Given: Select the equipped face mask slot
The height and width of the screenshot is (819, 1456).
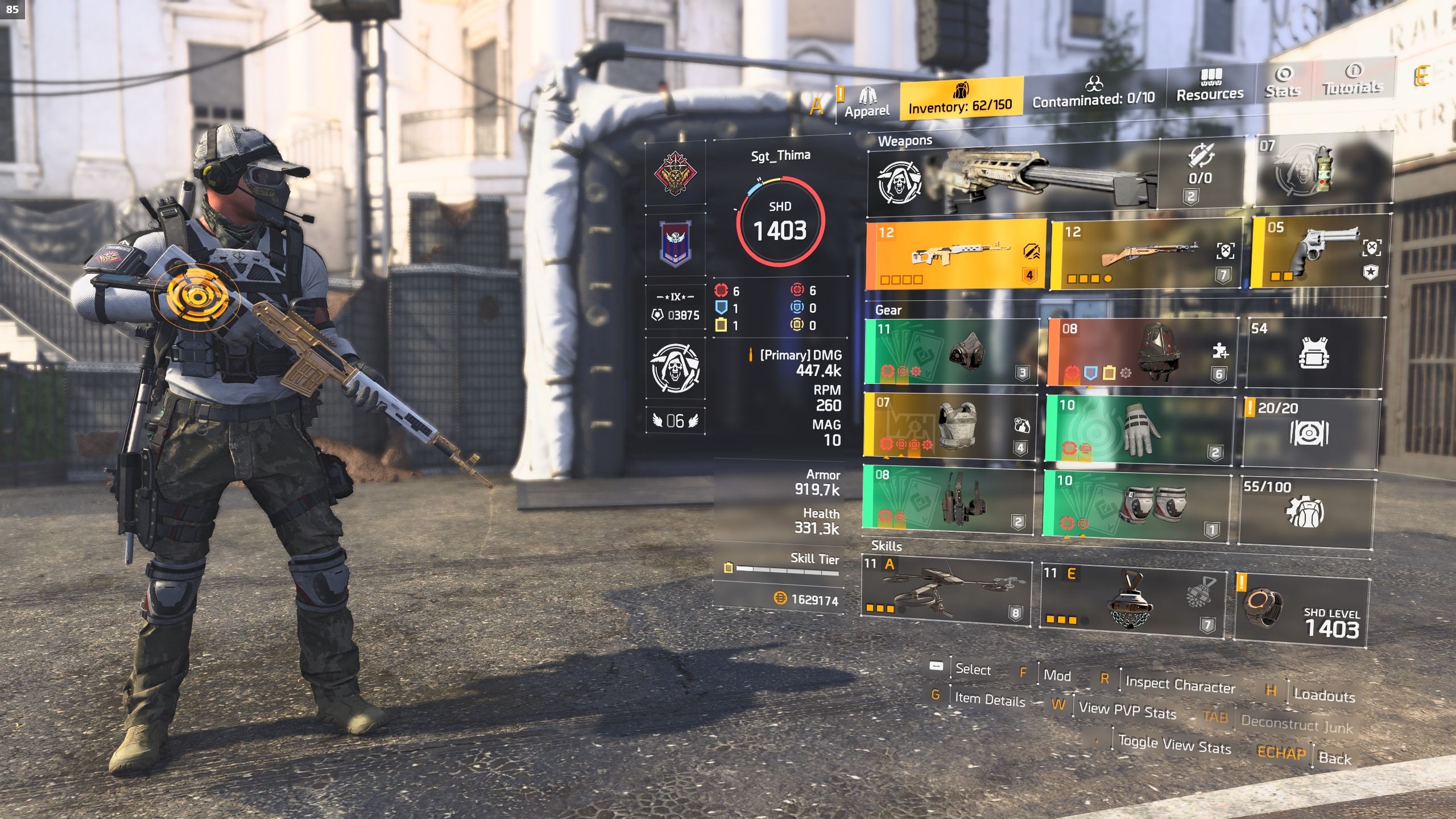Looking at the screenshot, I should [x=950, y=351].
